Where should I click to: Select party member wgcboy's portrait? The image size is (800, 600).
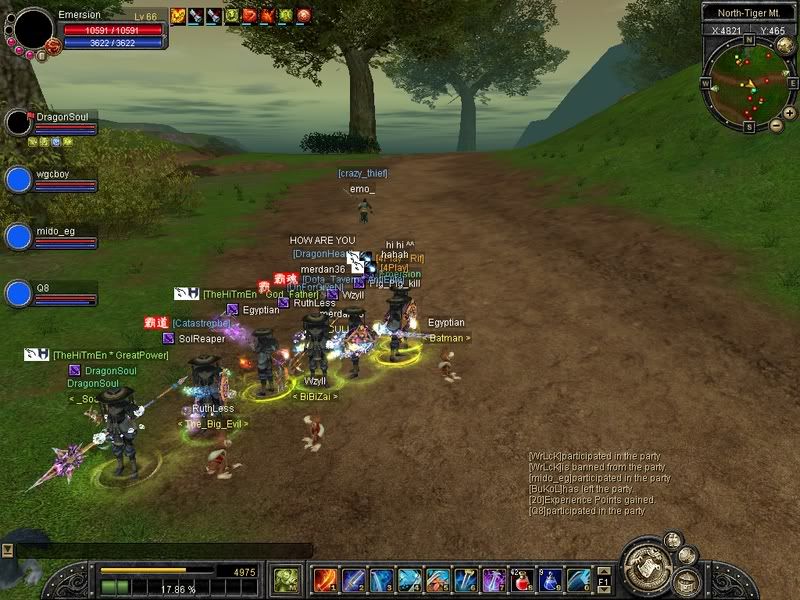(x=18, y=180)
